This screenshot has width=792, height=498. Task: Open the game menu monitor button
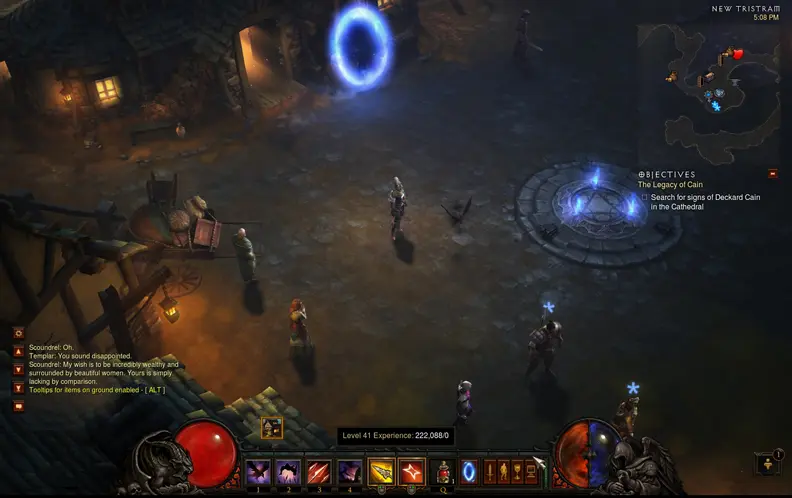[x=531, y=471]
